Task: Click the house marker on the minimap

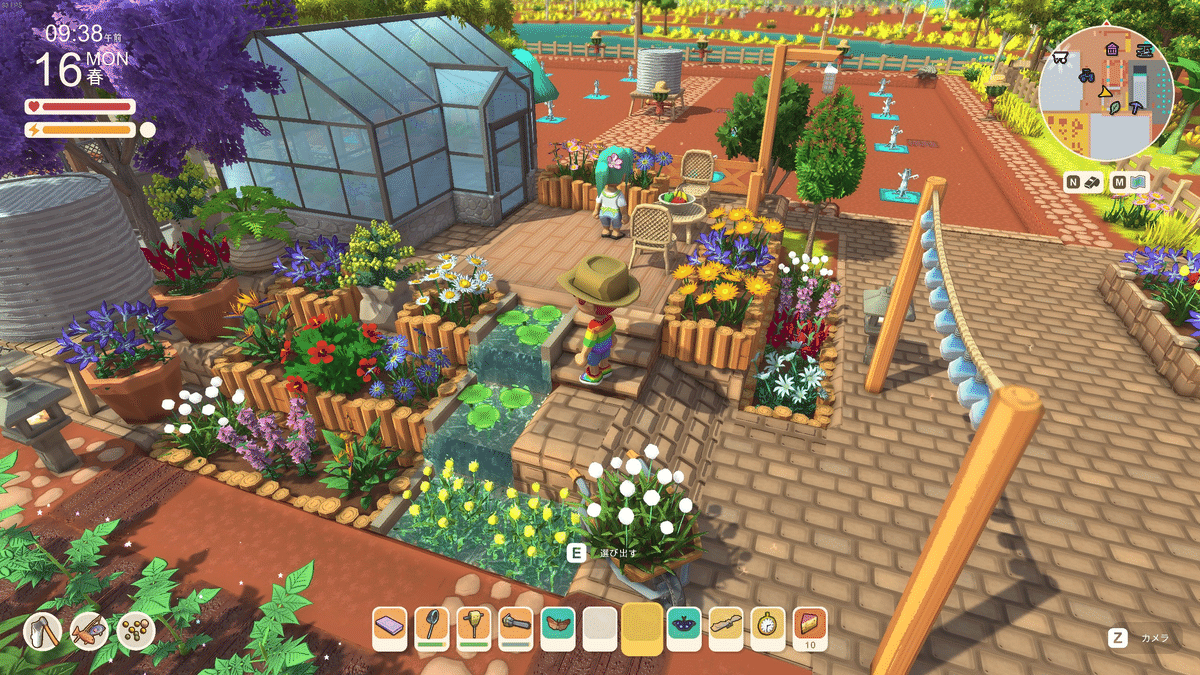Action: tap(1111, 49)
